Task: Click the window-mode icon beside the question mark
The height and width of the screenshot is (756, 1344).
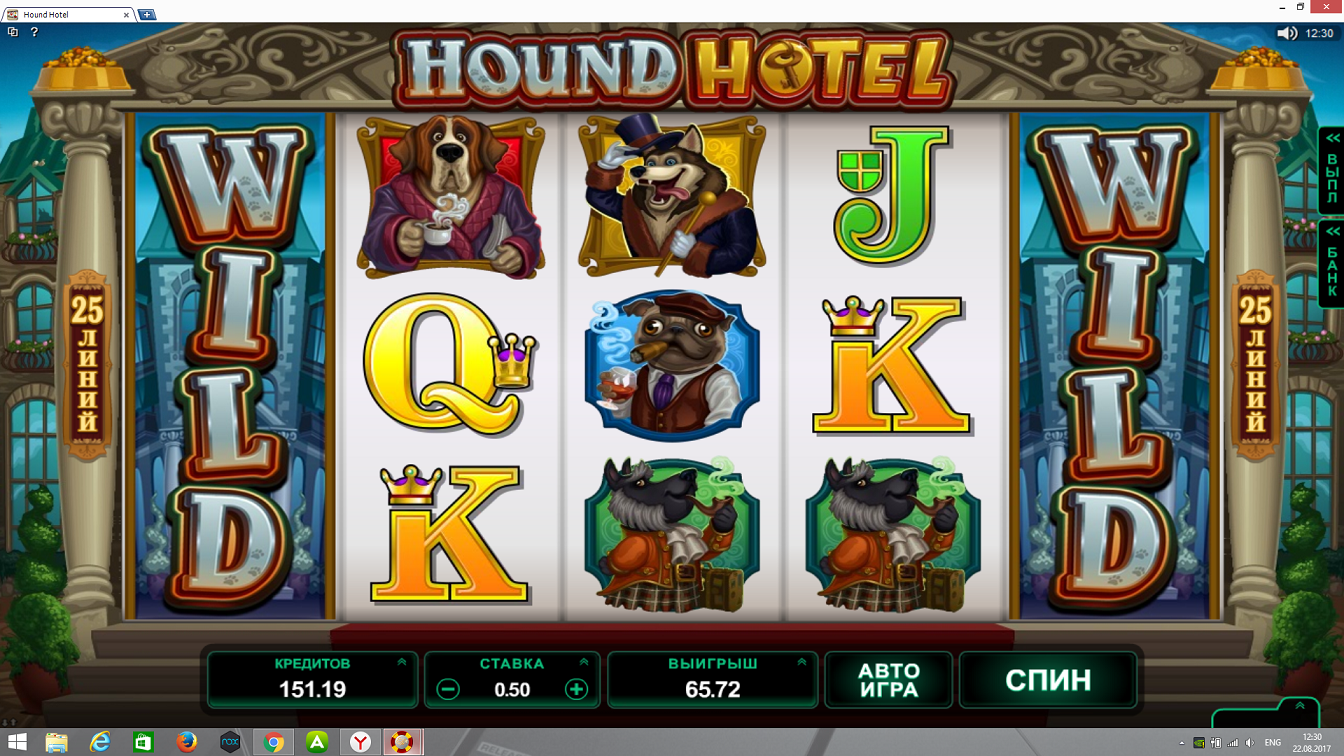Action: 13,32
